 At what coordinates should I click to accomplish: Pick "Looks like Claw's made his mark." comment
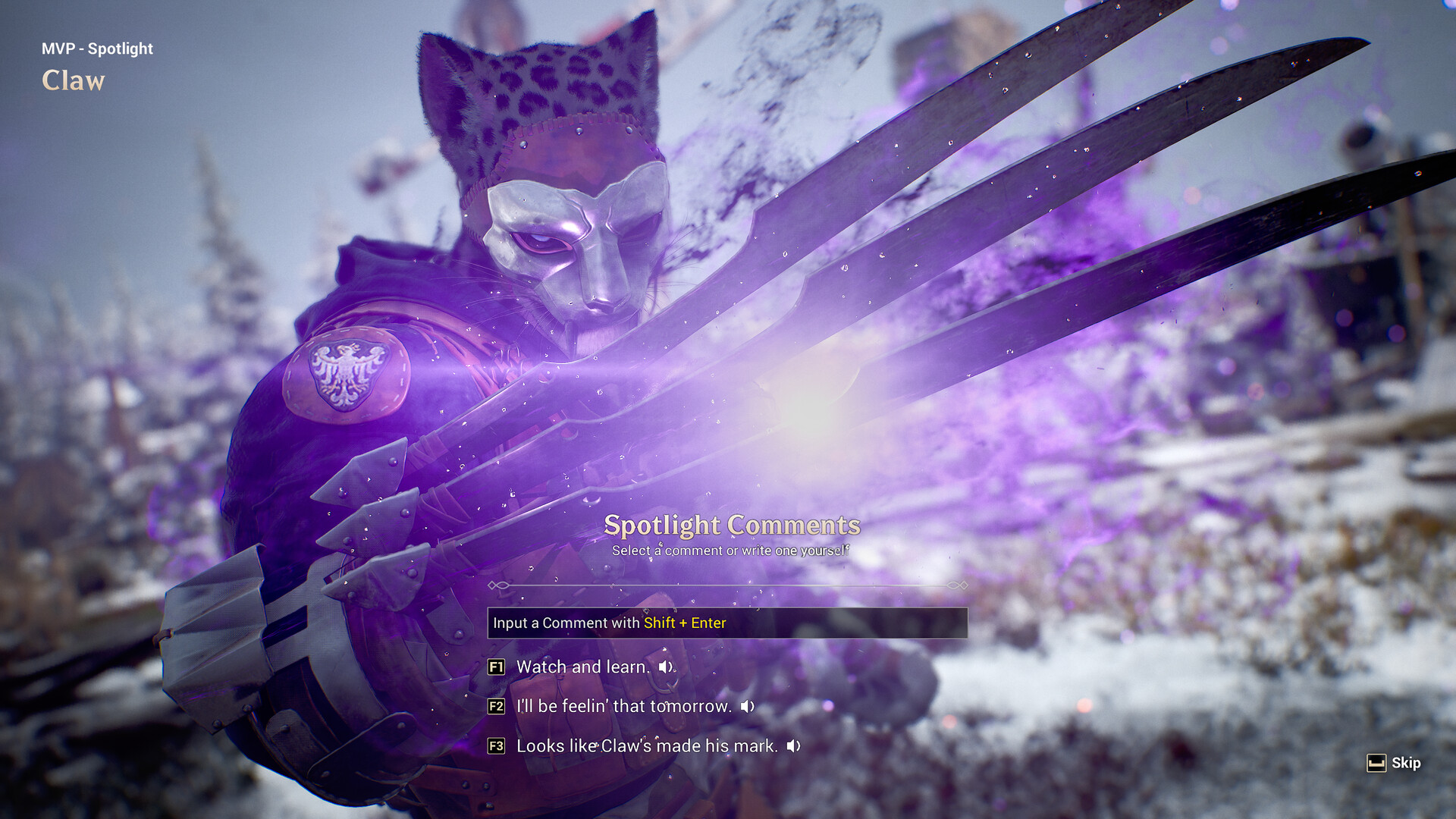click(x=646, y=746)
